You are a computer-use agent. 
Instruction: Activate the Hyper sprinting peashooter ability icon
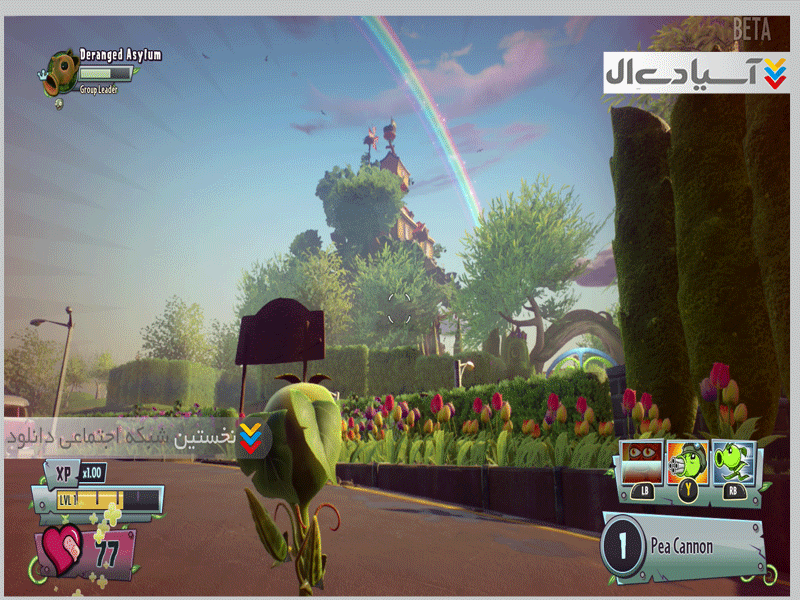pos(734,463)
